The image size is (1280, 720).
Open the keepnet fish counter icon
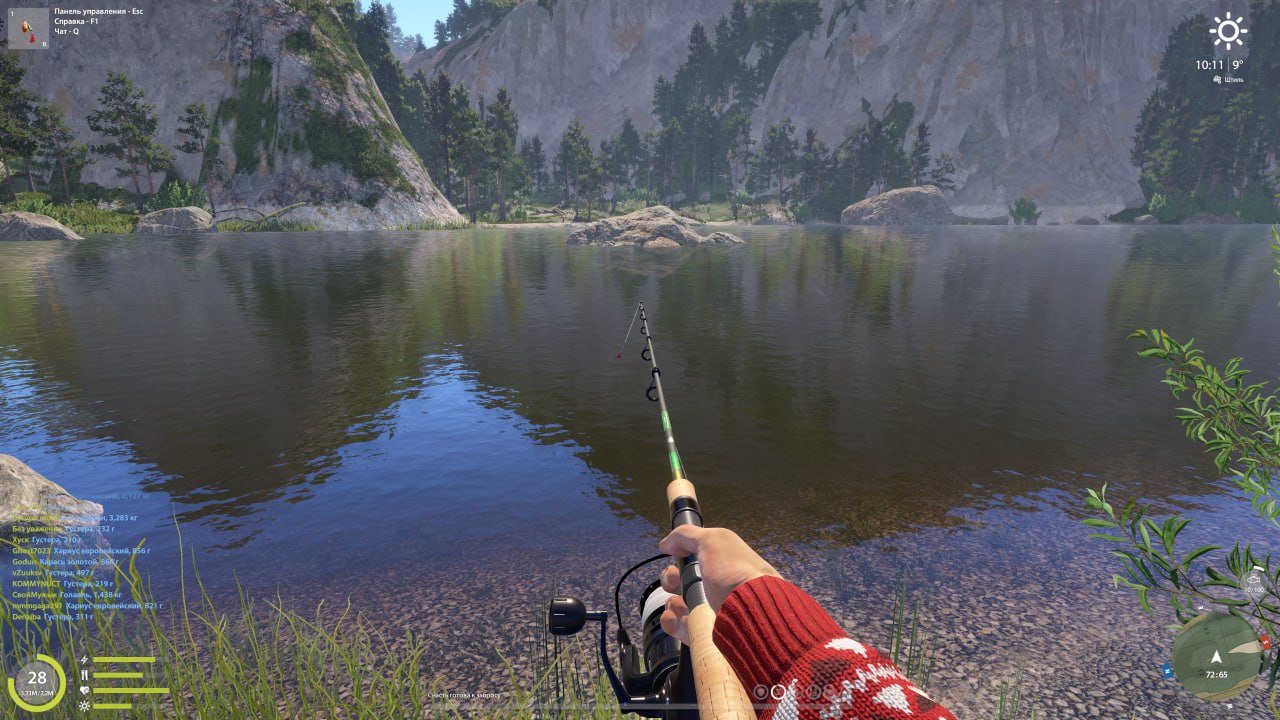point(1253,579)
